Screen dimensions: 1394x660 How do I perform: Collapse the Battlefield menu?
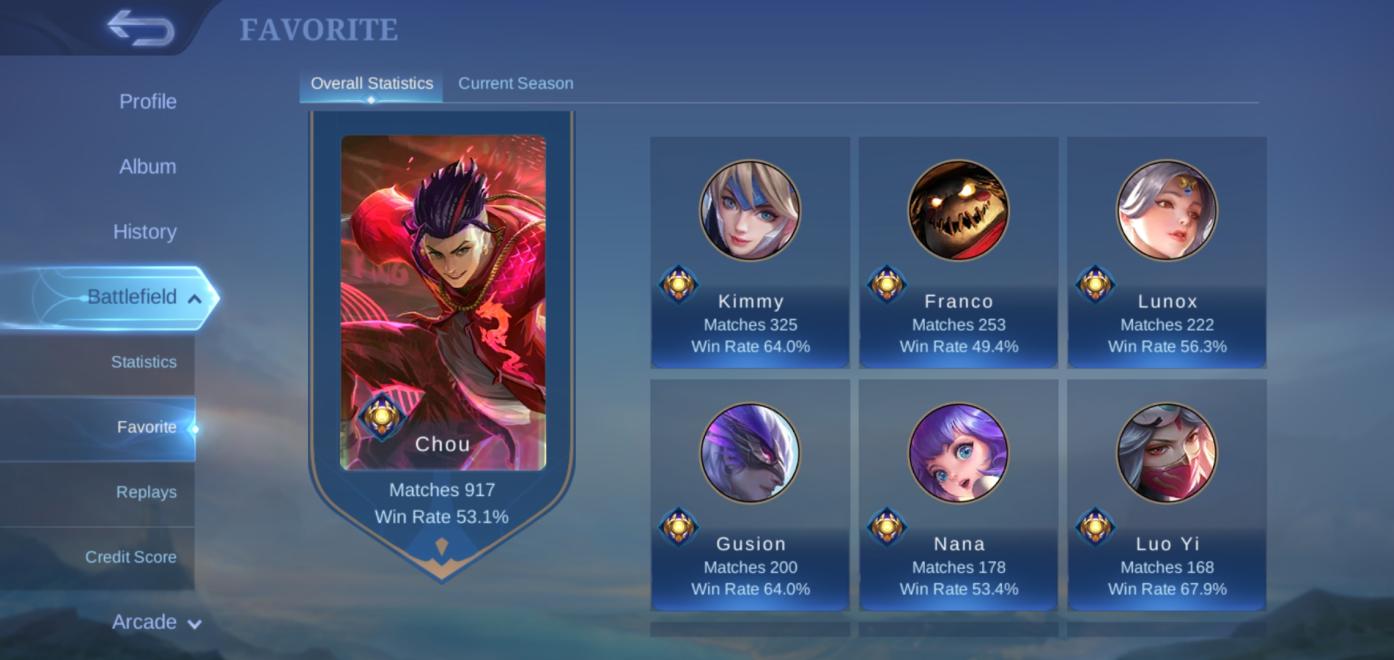[194, 298]
